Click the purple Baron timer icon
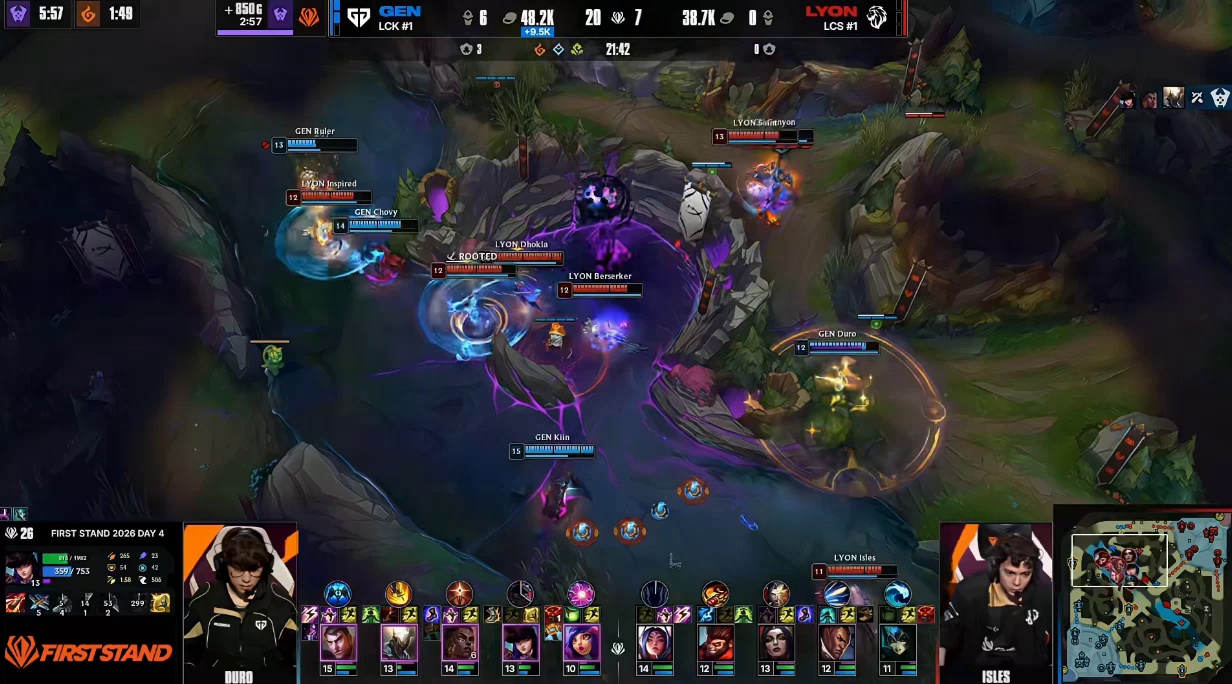 [18, 14]
